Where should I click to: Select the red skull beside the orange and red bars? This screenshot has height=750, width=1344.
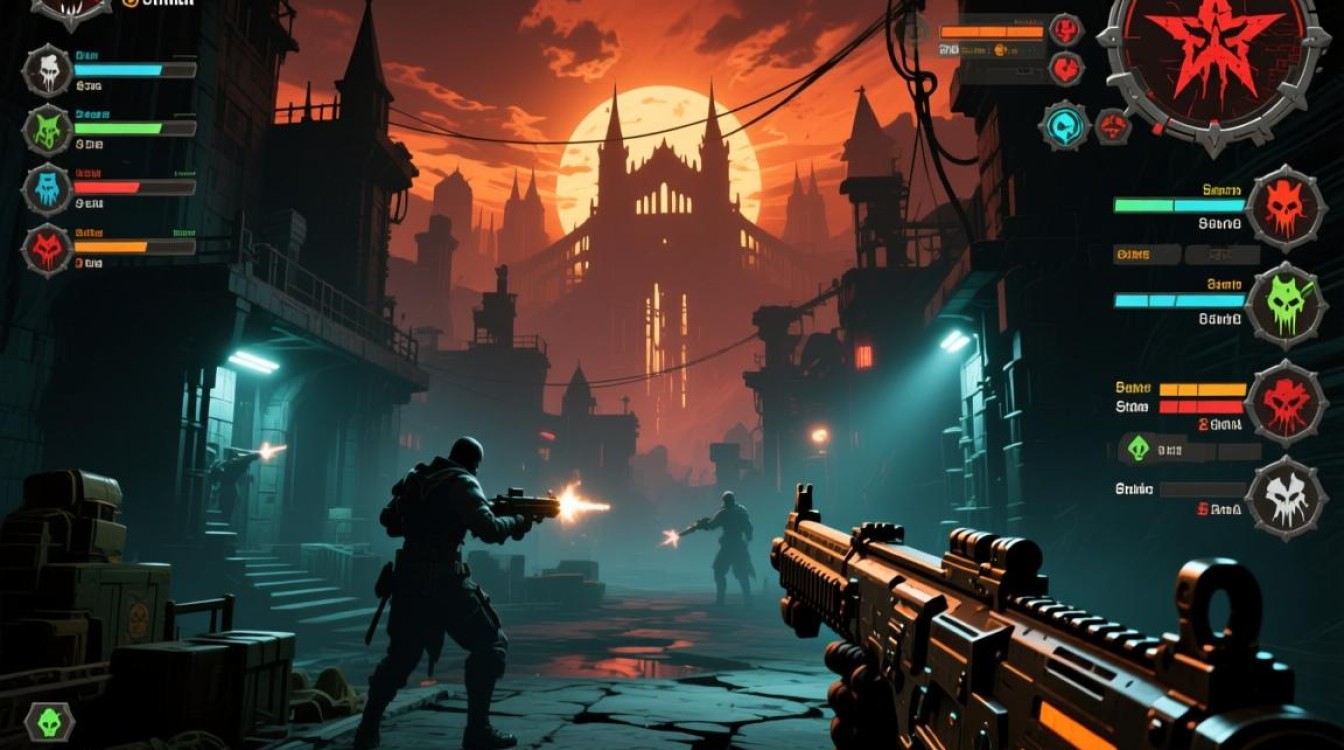(1286, 401)
